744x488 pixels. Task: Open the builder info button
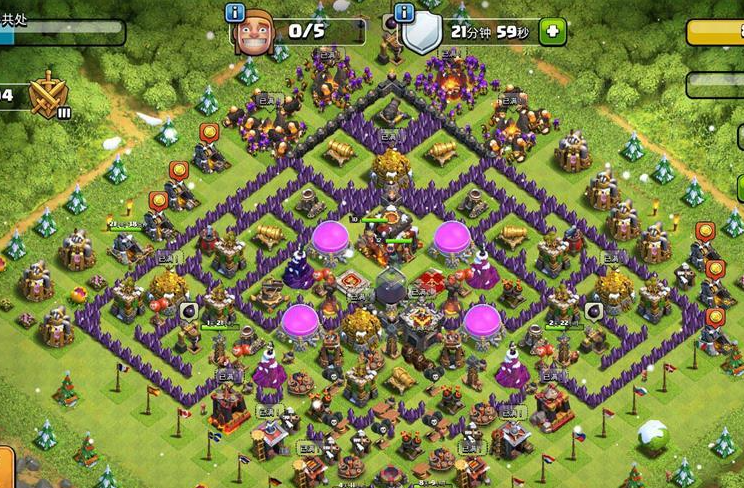click(x=235, y=12)
